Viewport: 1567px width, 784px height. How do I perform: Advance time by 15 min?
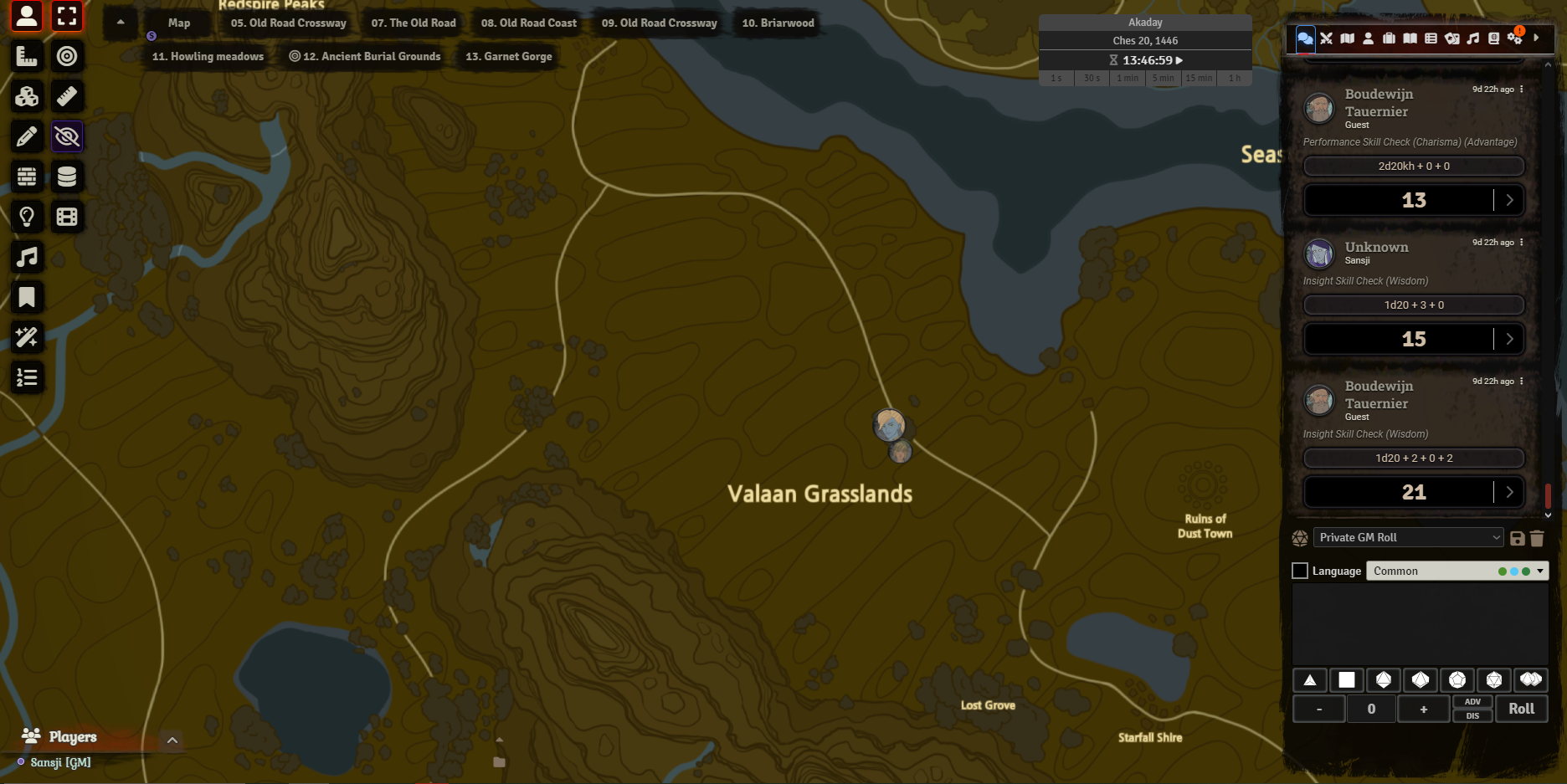1198,78
